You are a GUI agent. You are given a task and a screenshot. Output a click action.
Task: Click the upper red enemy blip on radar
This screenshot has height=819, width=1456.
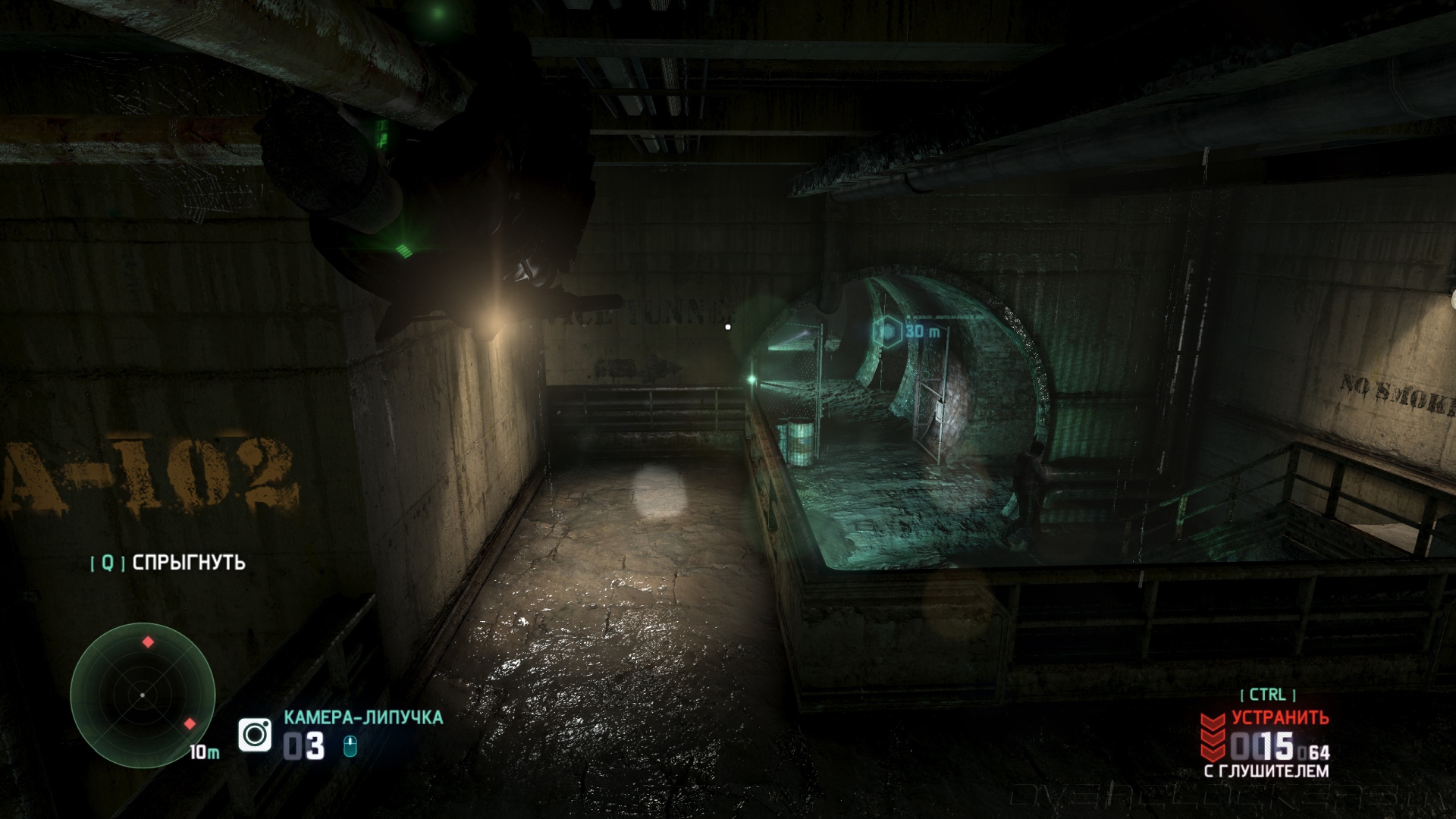point(148,642)
